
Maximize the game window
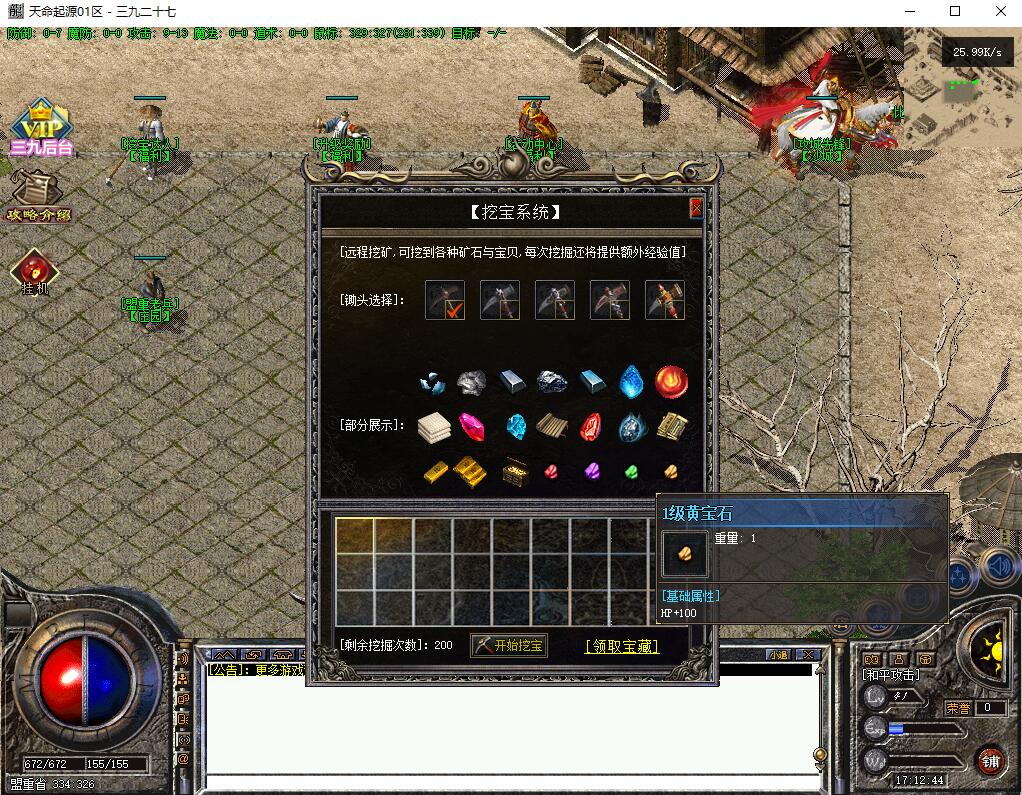954,12
